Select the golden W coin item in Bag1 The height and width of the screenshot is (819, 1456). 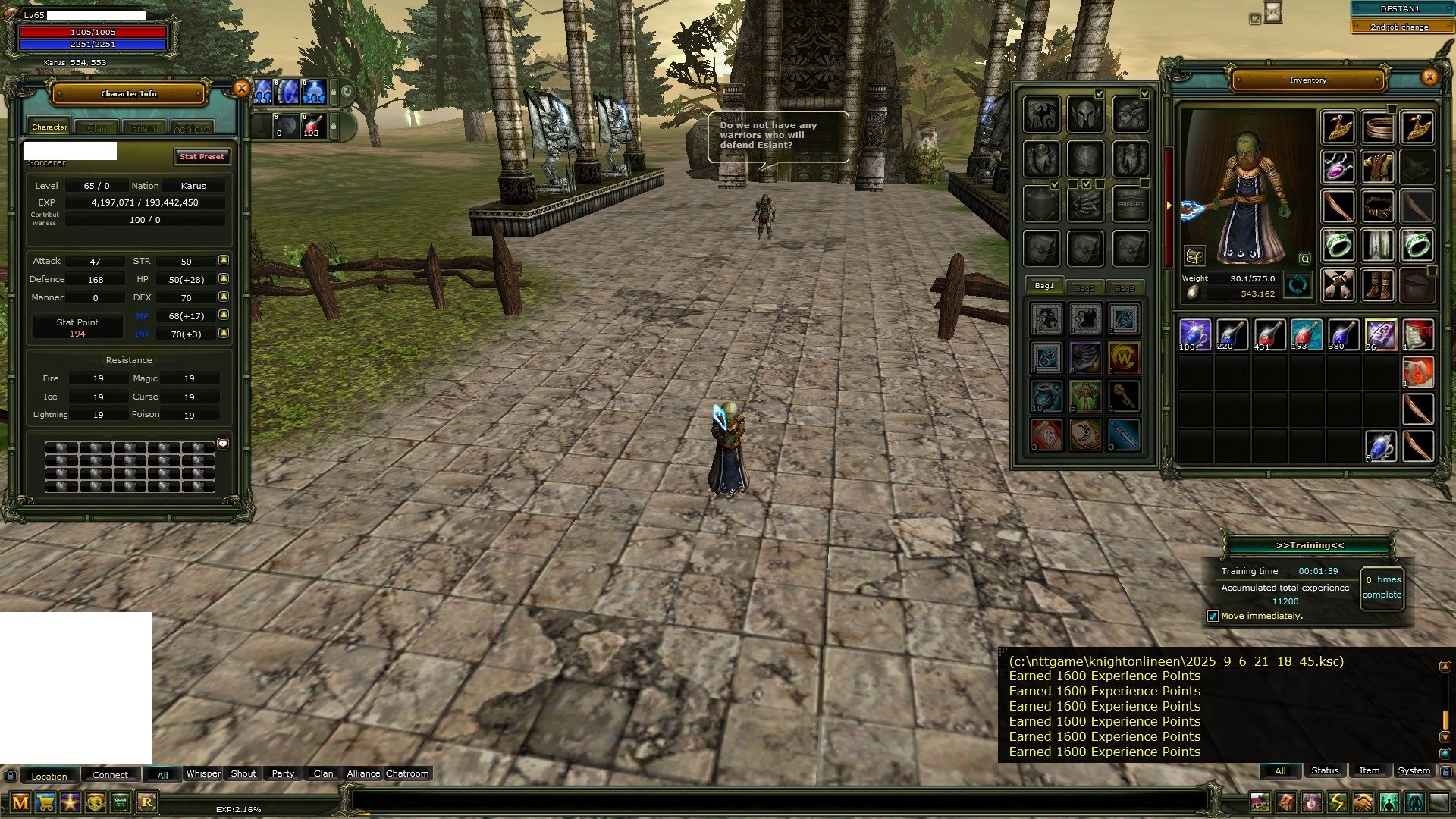(1124, 357)
